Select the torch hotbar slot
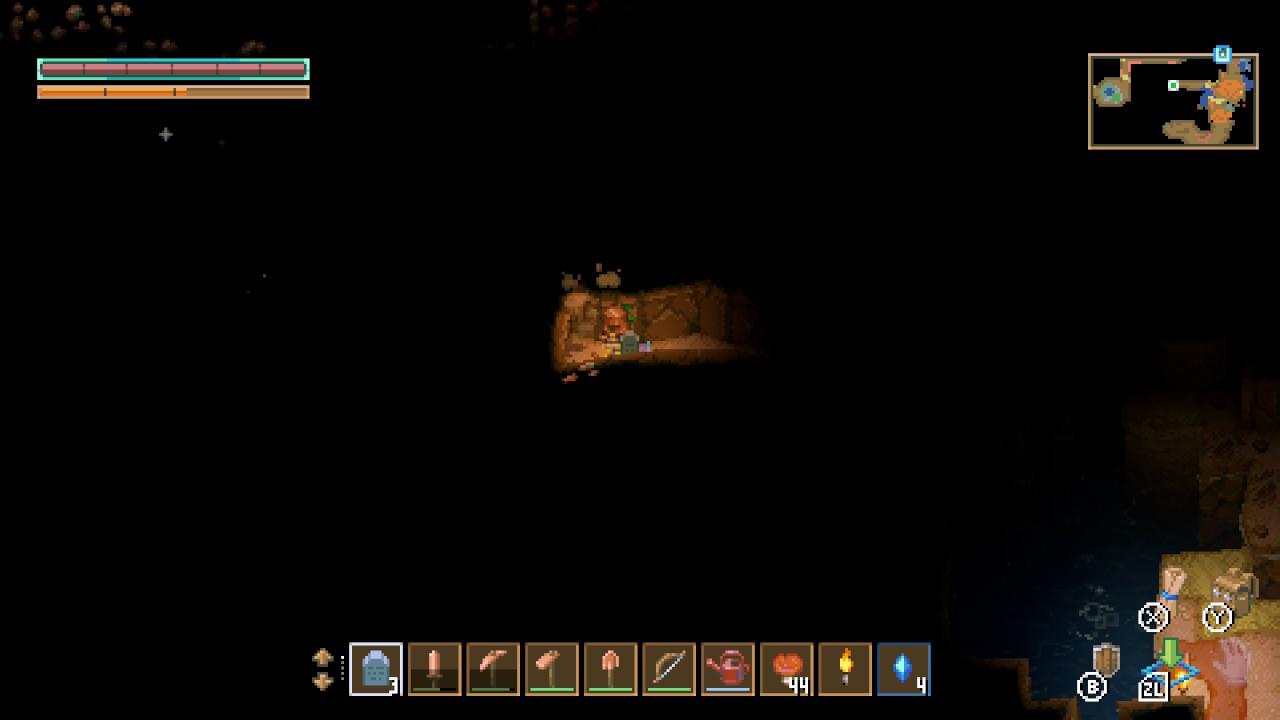 click(x=846, y=669)
